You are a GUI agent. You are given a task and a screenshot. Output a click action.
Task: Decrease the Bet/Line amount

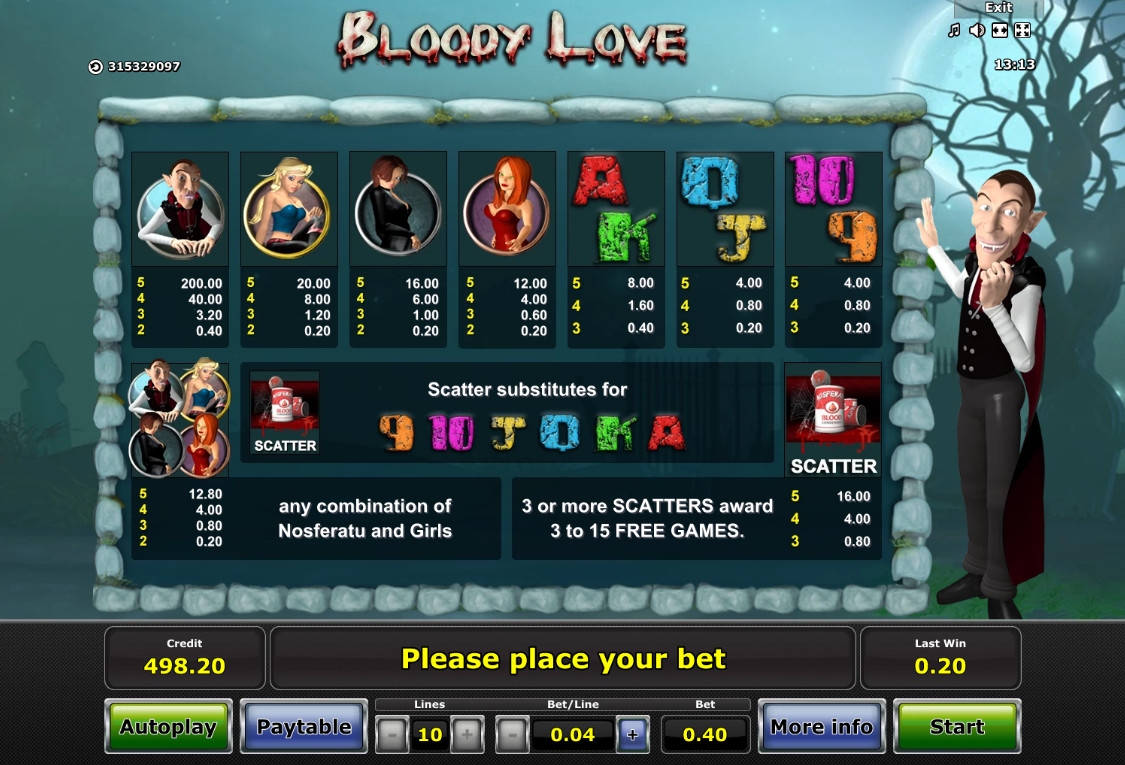pyautogui.click(x=512, y=735)
